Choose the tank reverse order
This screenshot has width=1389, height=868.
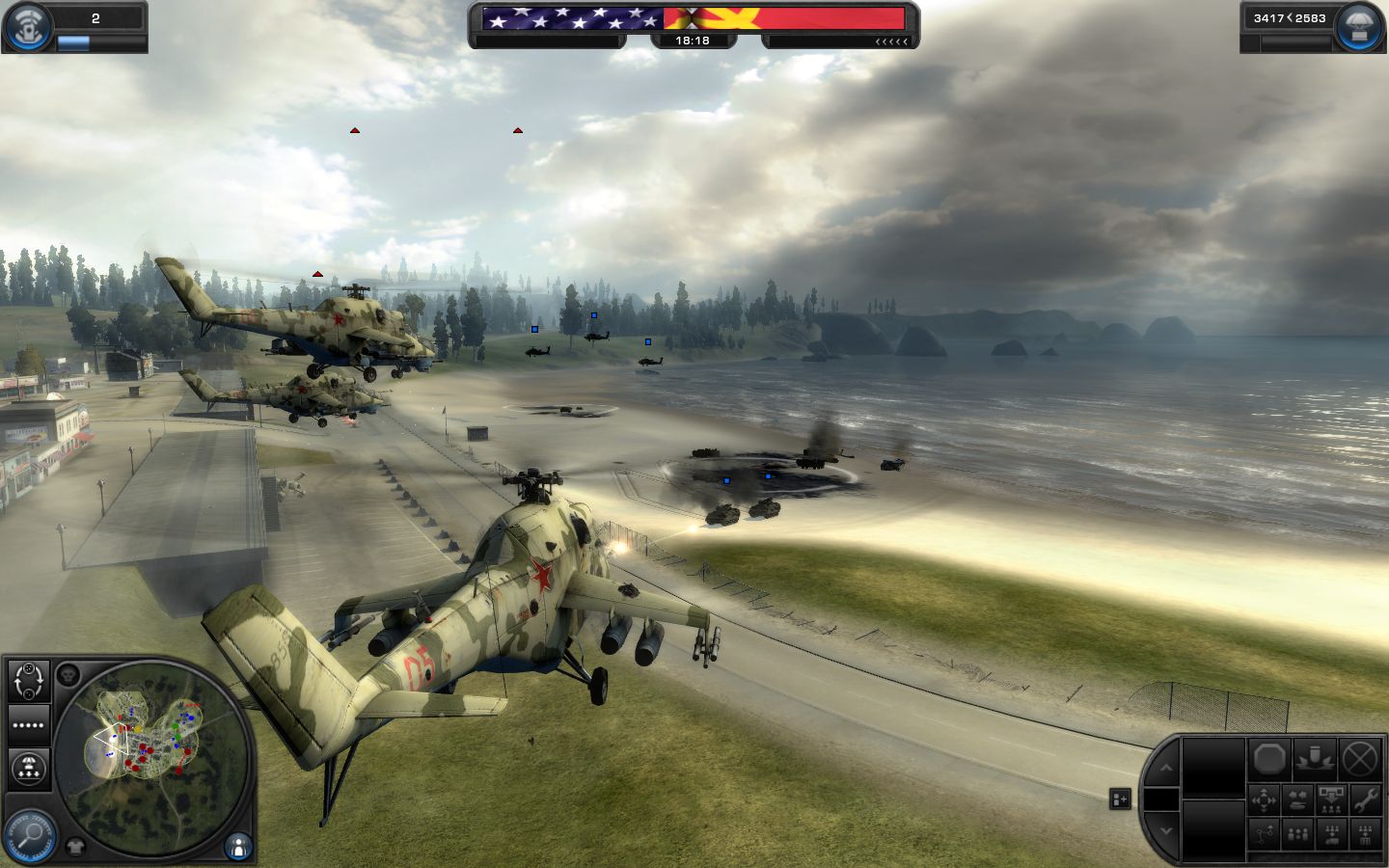tap(1297, 800)
